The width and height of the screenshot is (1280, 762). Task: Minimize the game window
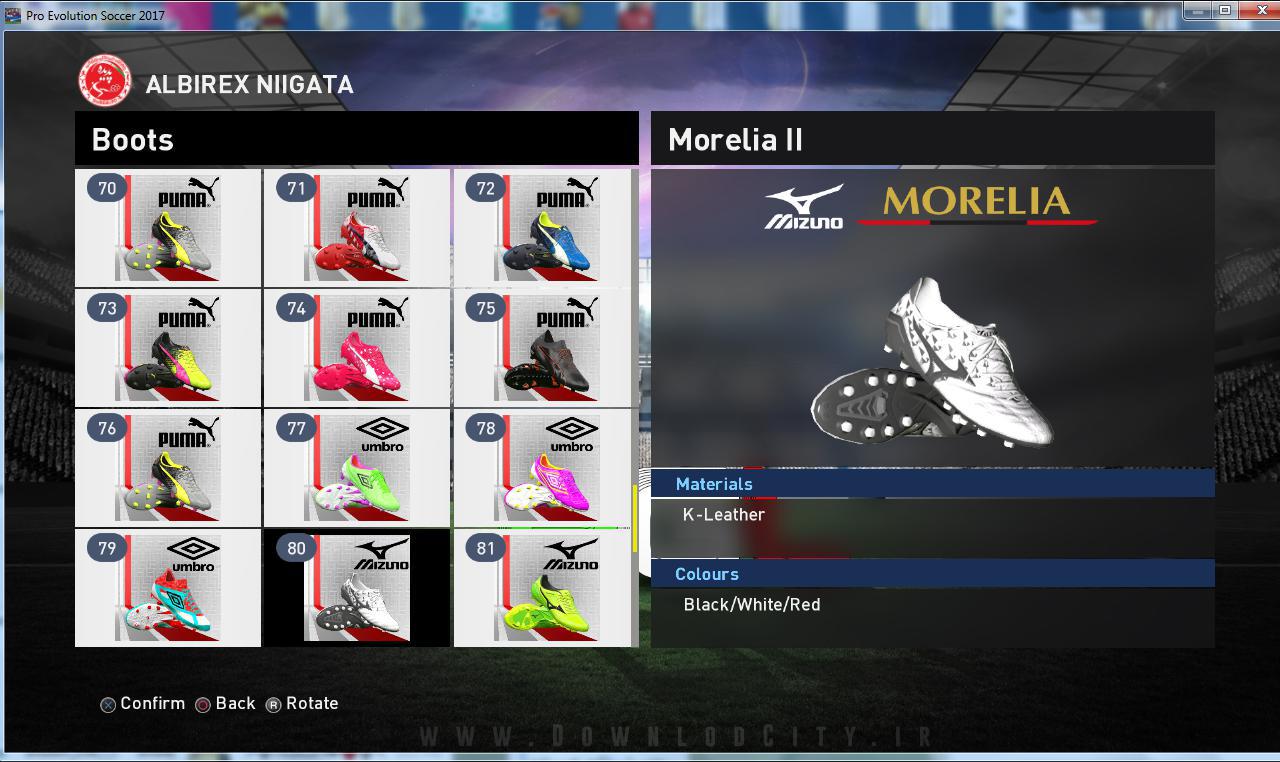coord(1199,10)
